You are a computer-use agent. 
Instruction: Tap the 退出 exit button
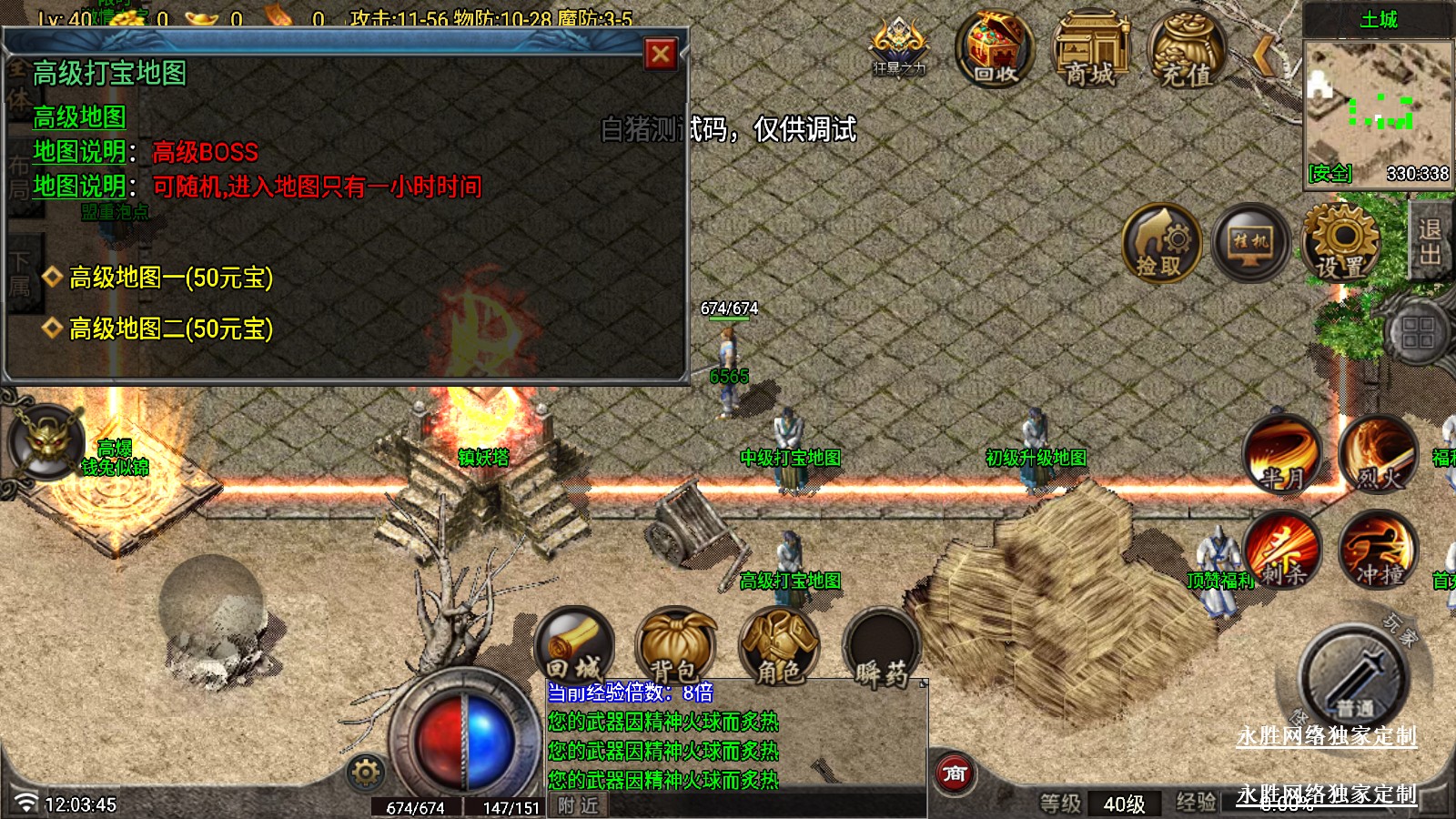[1430, 241]
